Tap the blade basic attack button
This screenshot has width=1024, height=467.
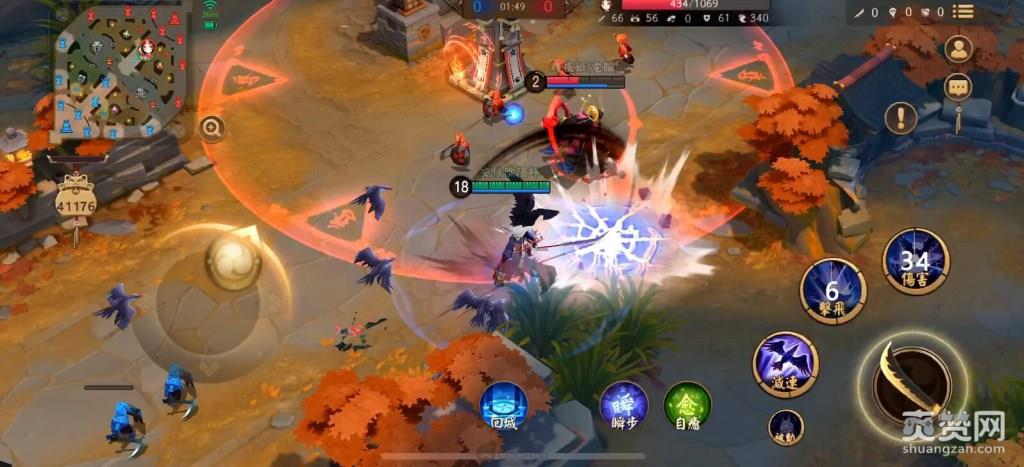click(911, 381)
